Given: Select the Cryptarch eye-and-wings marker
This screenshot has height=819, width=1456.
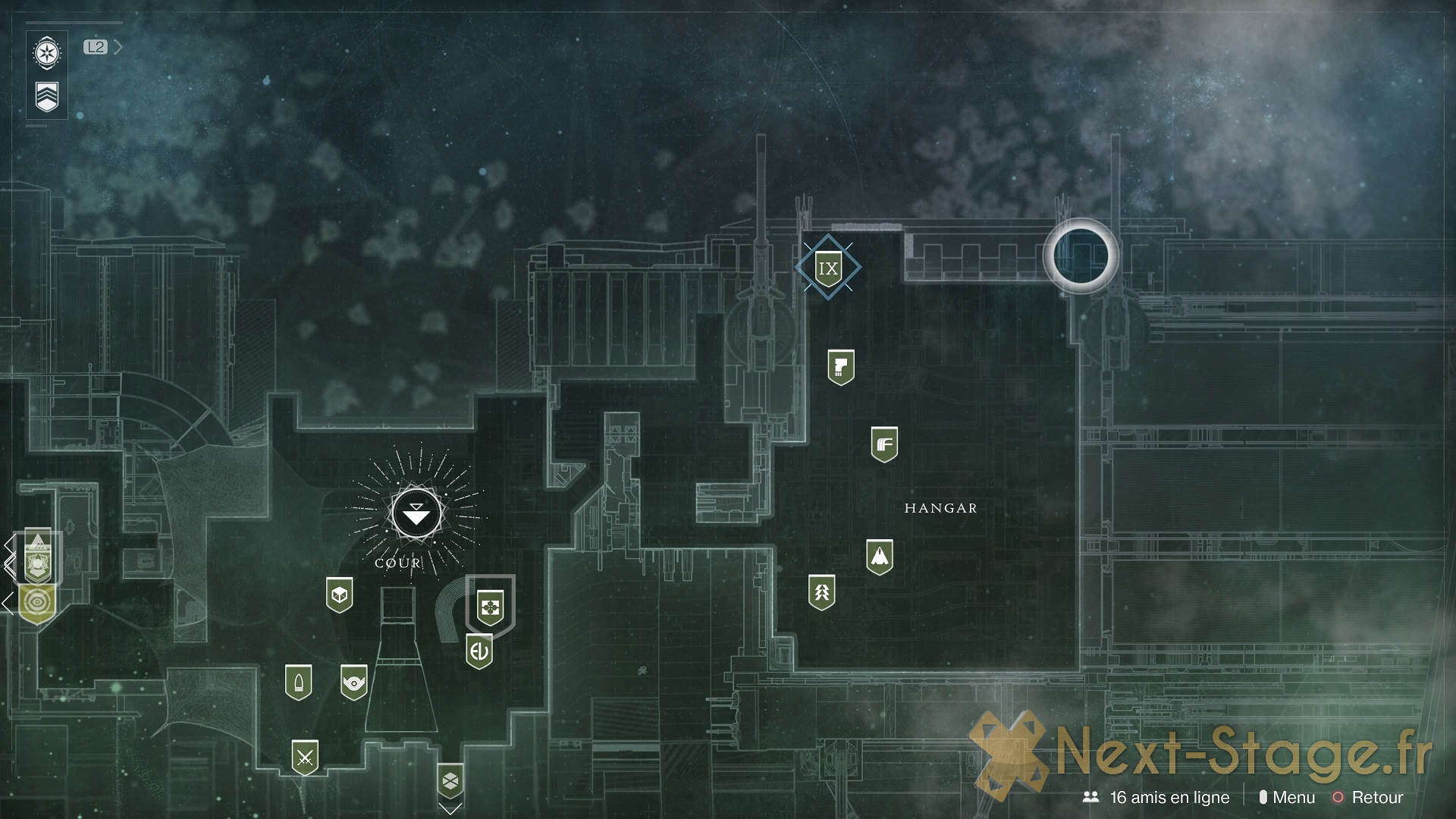Looking at the screenshot, I should pyautogui.click(x=353, y=682).
